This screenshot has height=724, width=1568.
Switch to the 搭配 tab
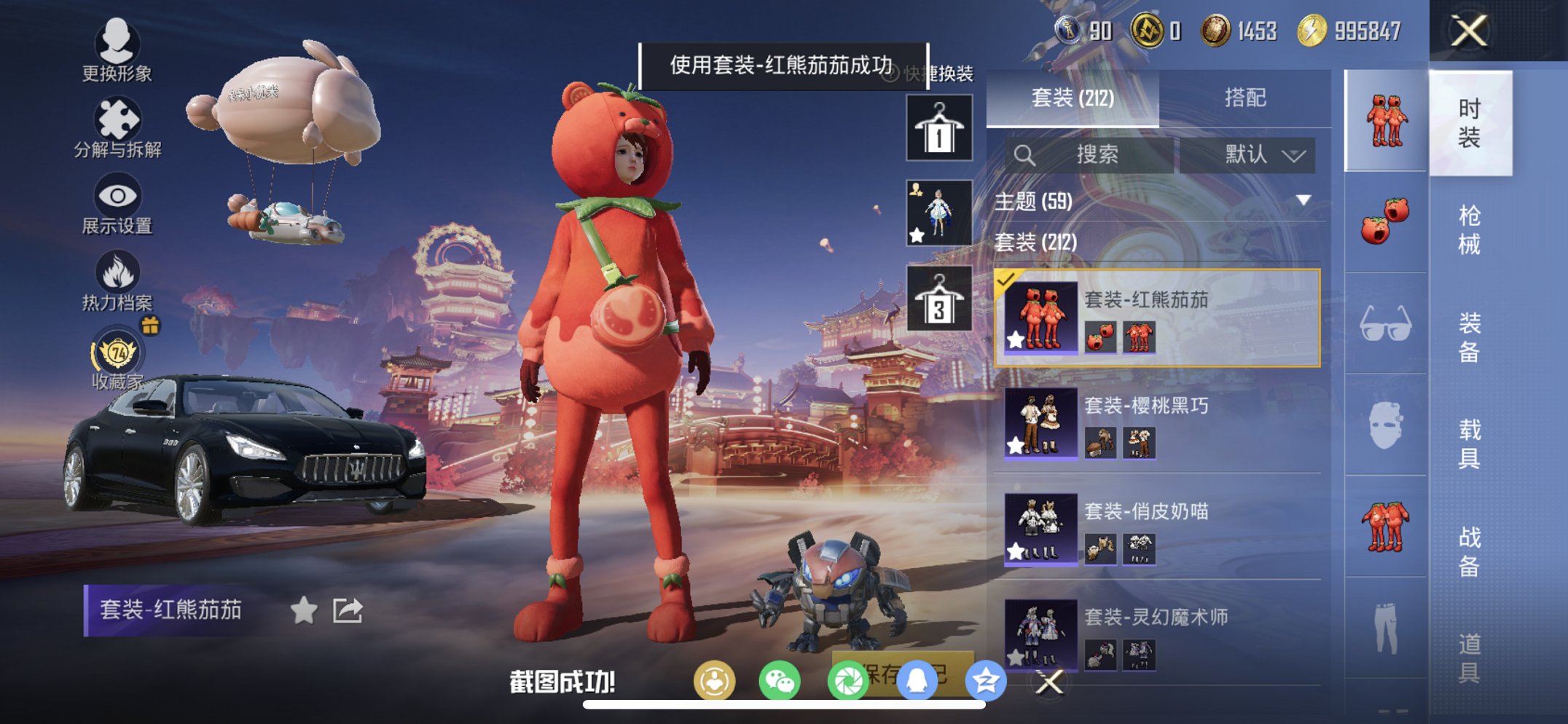point(1247,97)
